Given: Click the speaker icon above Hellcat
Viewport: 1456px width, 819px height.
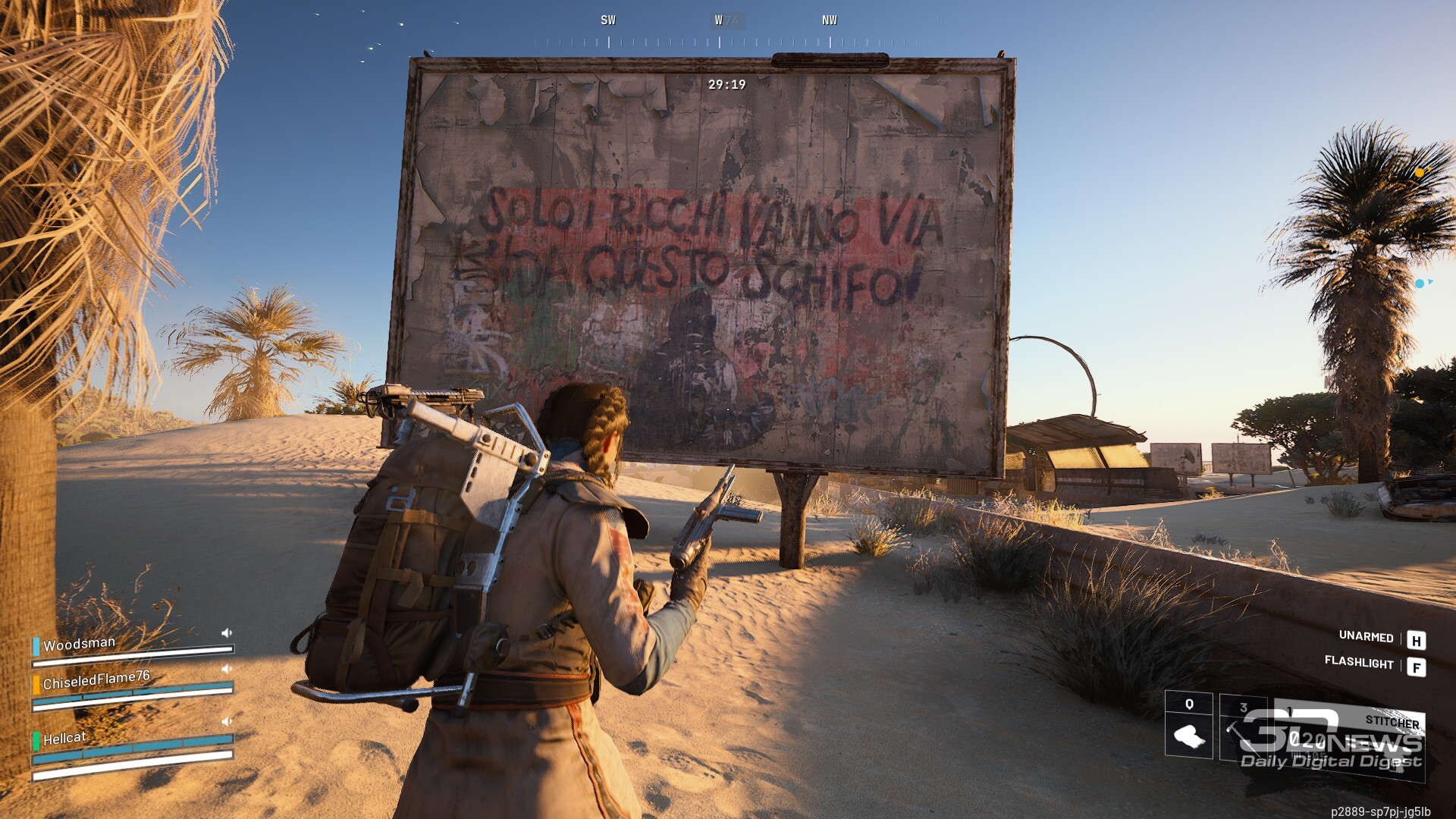Looking at the screenshot, I should point(226,720).
